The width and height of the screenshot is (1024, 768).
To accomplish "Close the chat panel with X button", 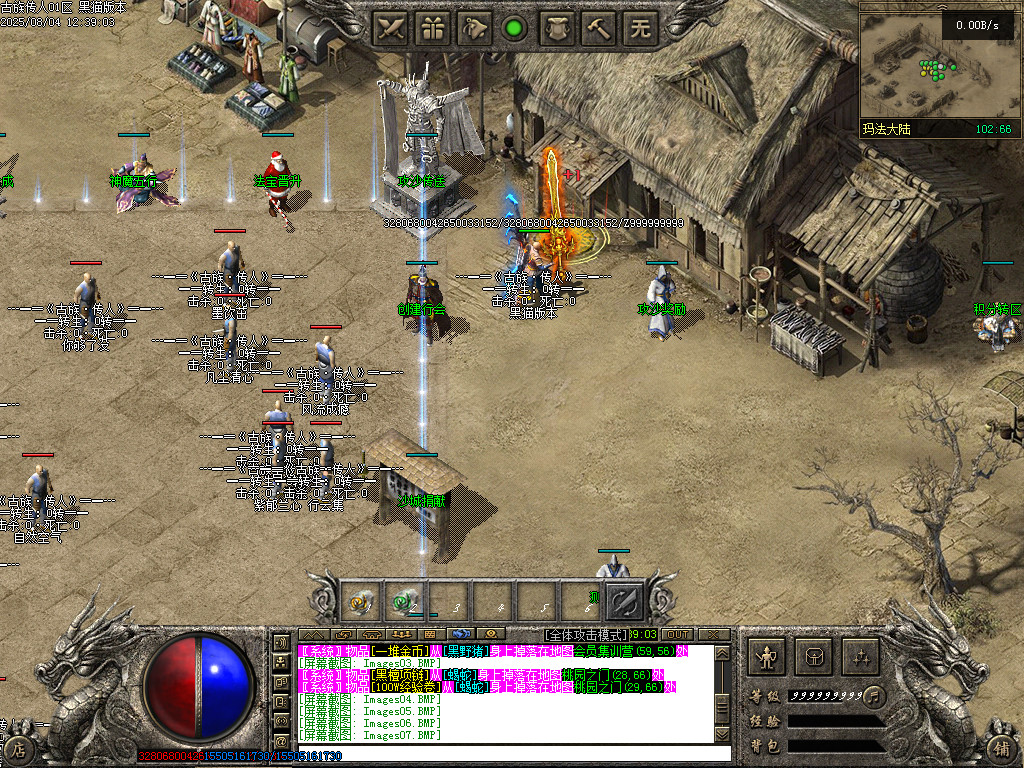I will click(713, 634).
